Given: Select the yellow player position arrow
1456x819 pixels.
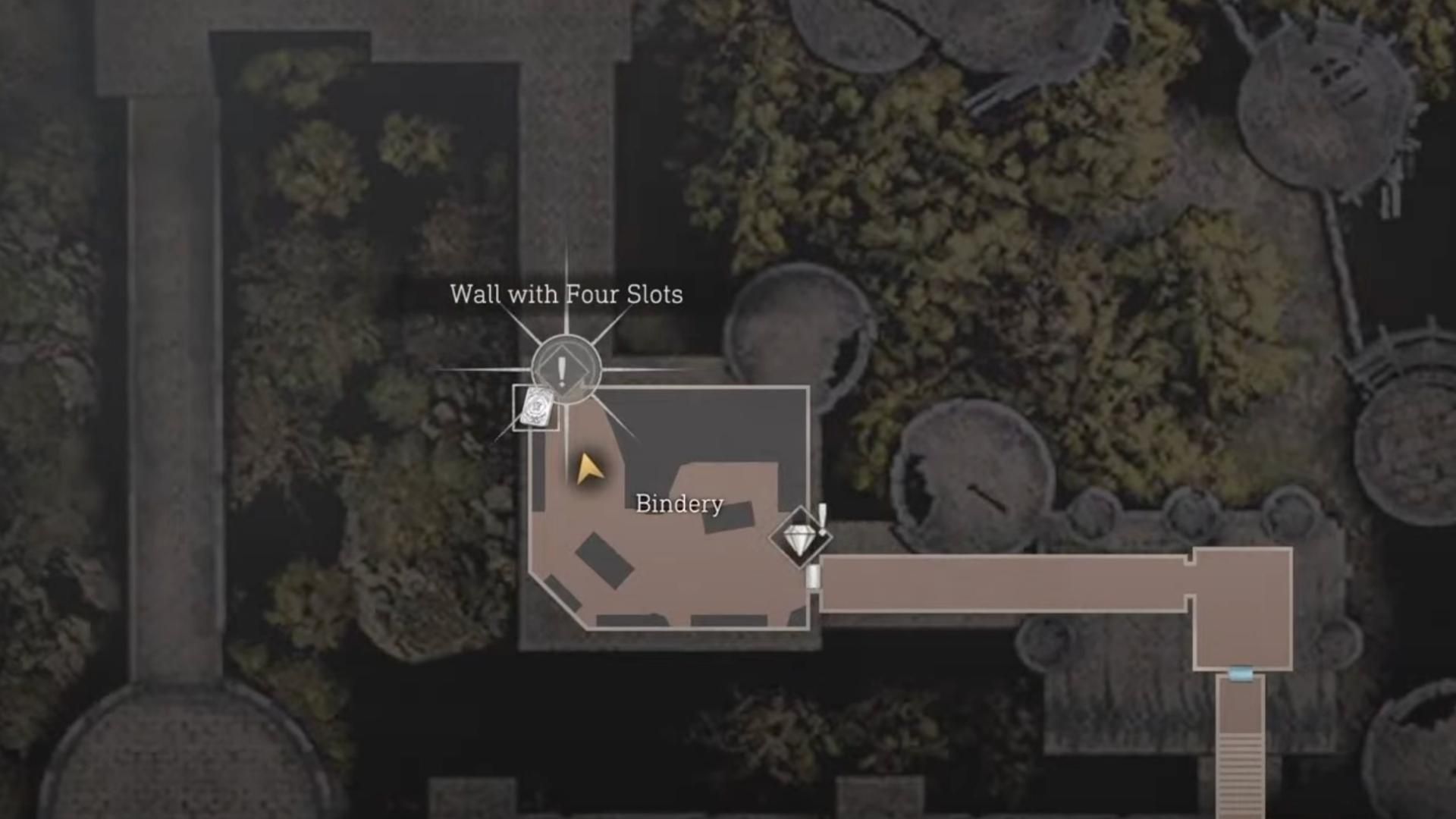Looking at the screenshot, I should tap(588, 469).
